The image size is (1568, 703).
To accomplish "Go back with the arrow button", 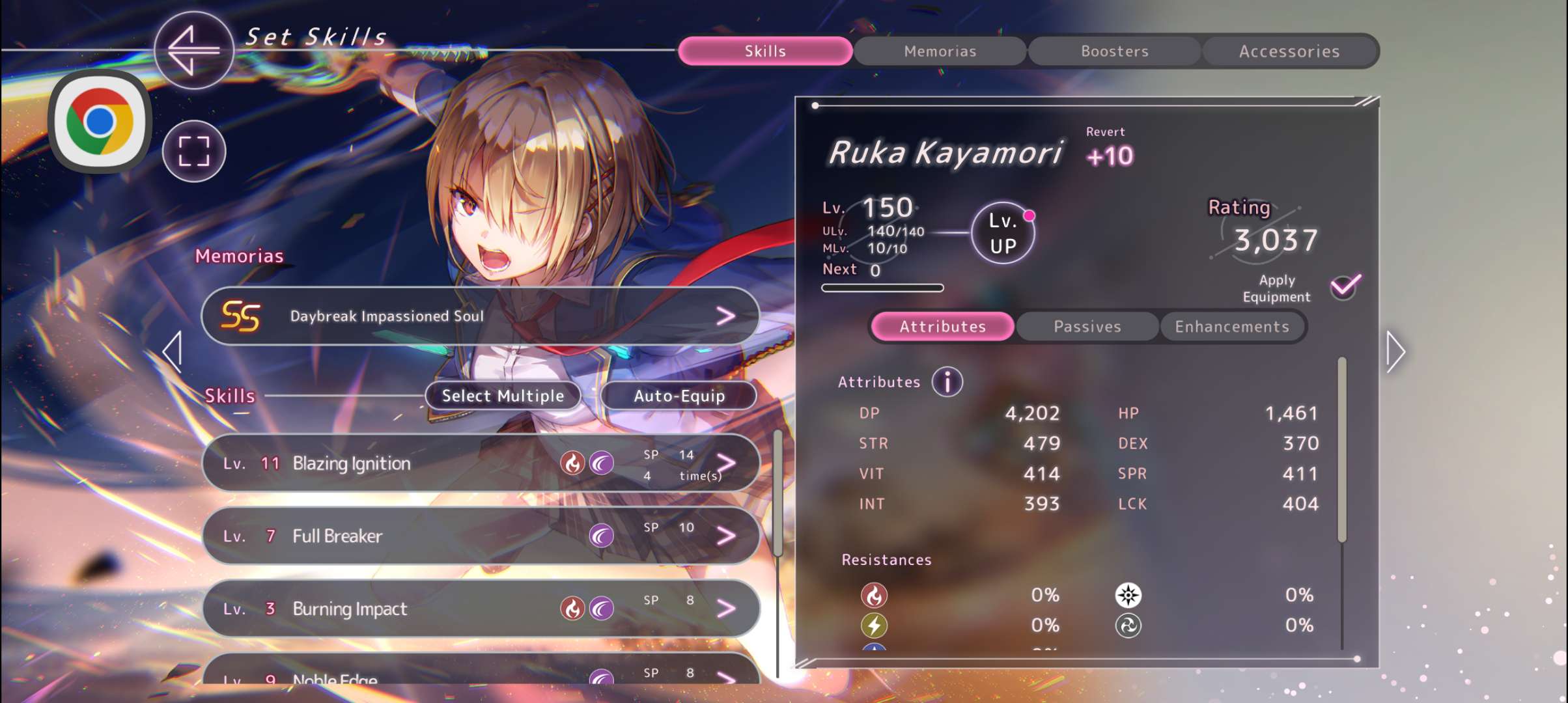I will coord(193,50).
